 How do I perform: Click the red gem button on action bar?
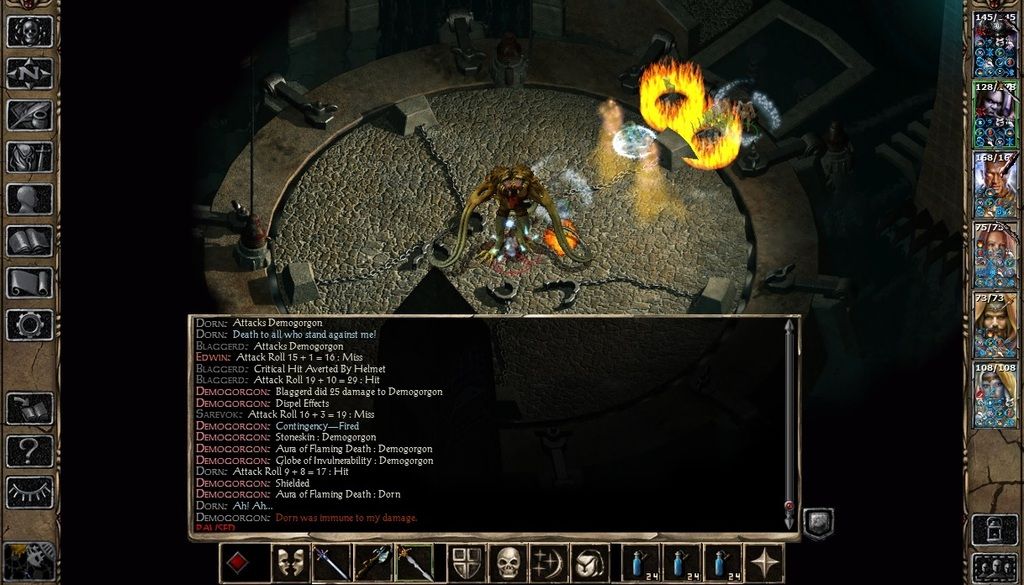pyautogui.click(x=238, y=563)
